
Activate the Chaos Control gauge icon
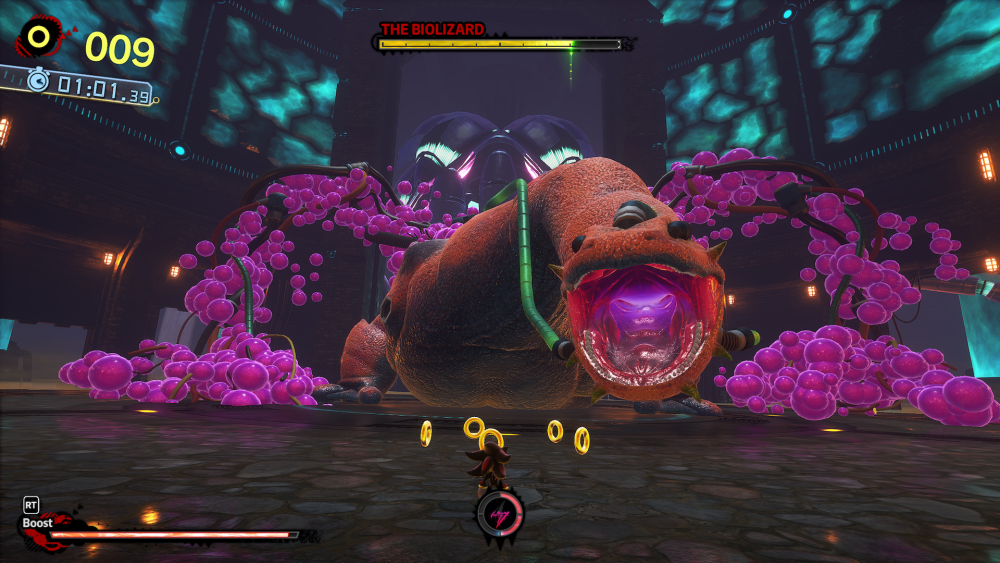click(496, 513)
